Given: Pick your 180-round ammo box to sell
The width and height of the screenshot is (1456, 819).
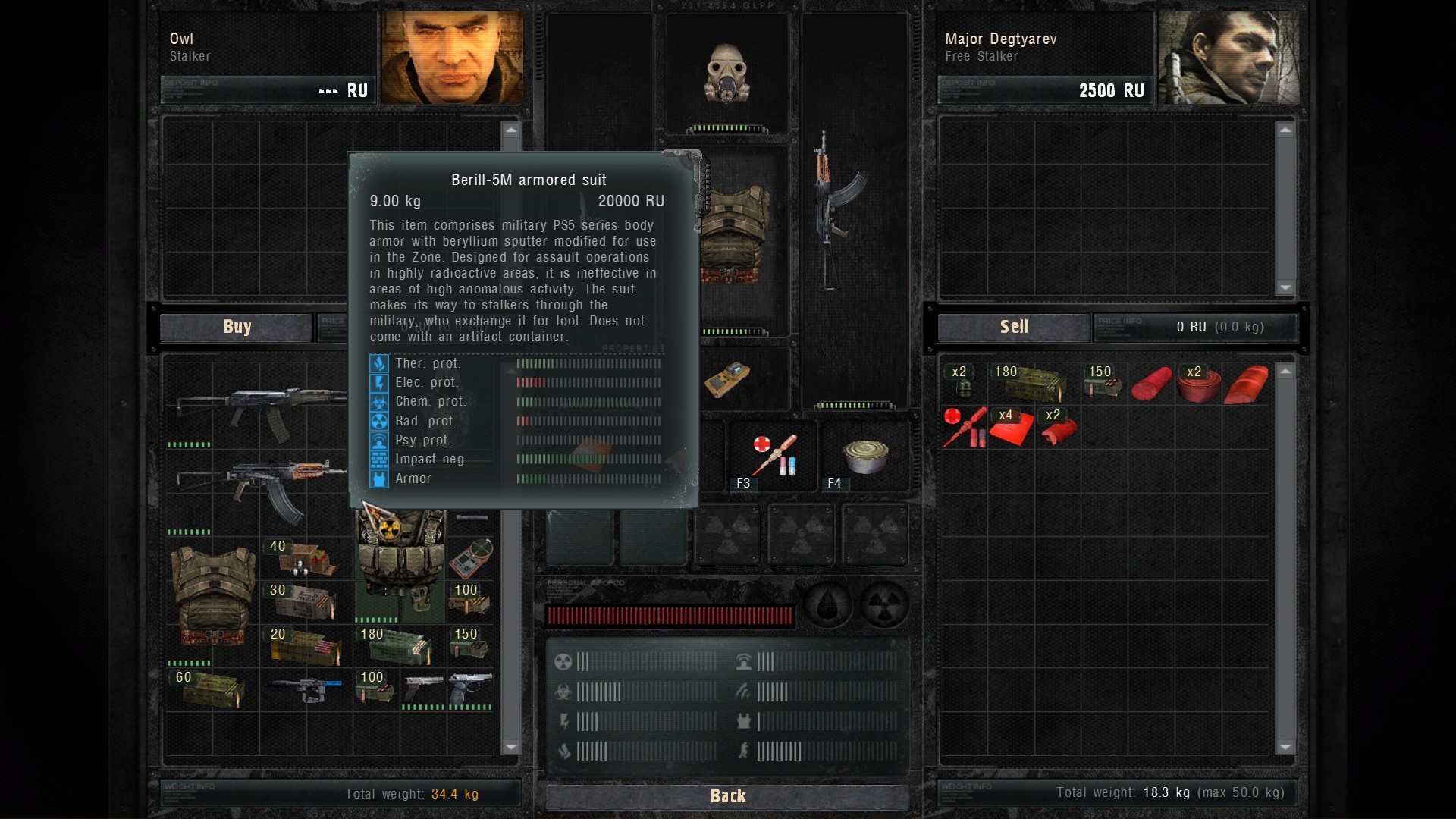Looking at the screenshot, I should coord(1031,381).
